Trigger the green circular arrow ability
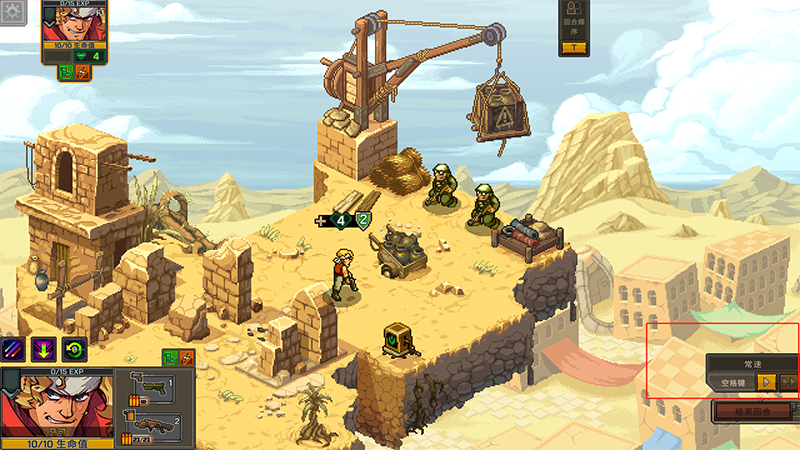Image resolution: width=800 pixels, height=450 pixels. pyautogui.click(x=73, y=349)
